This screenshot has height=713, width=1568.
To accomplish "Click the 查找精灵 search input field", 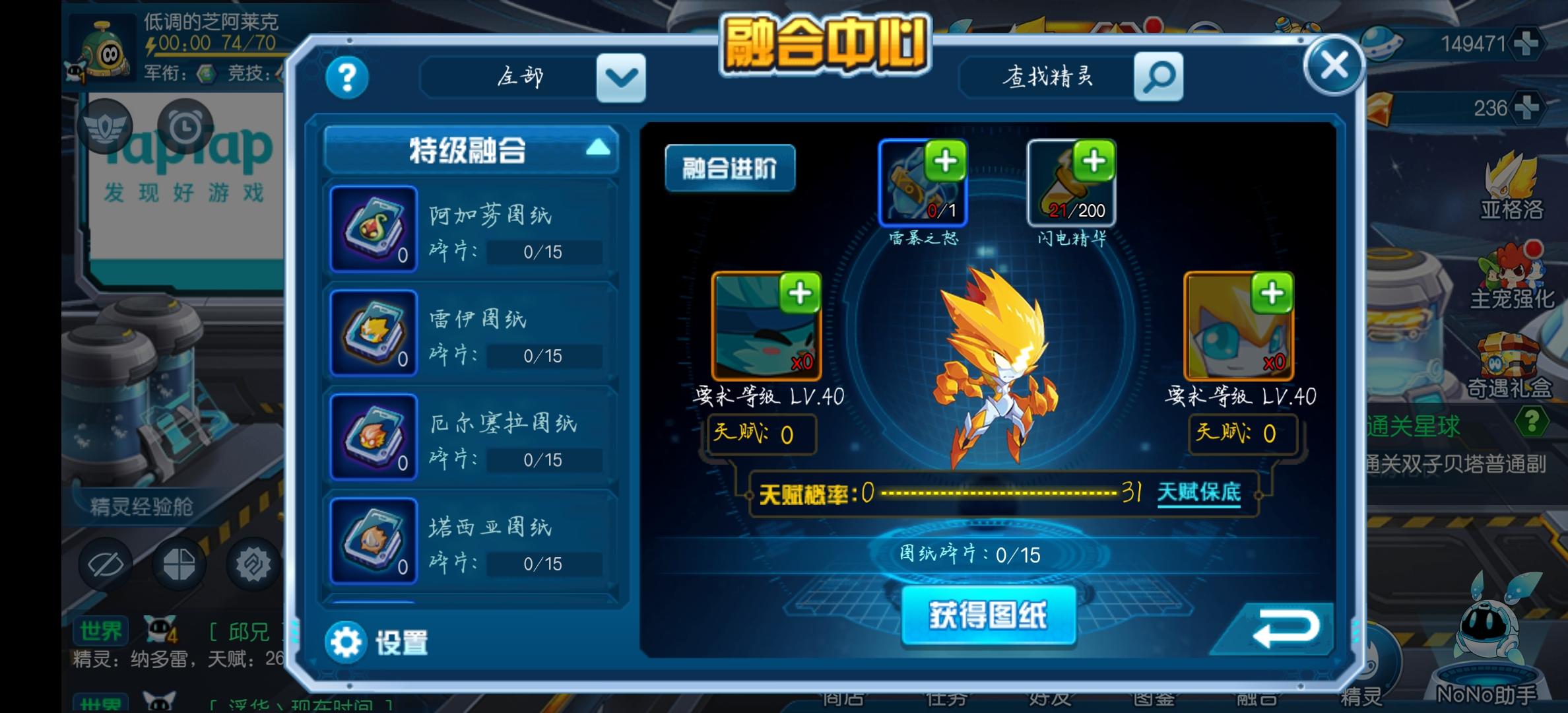I will 1049,76.
